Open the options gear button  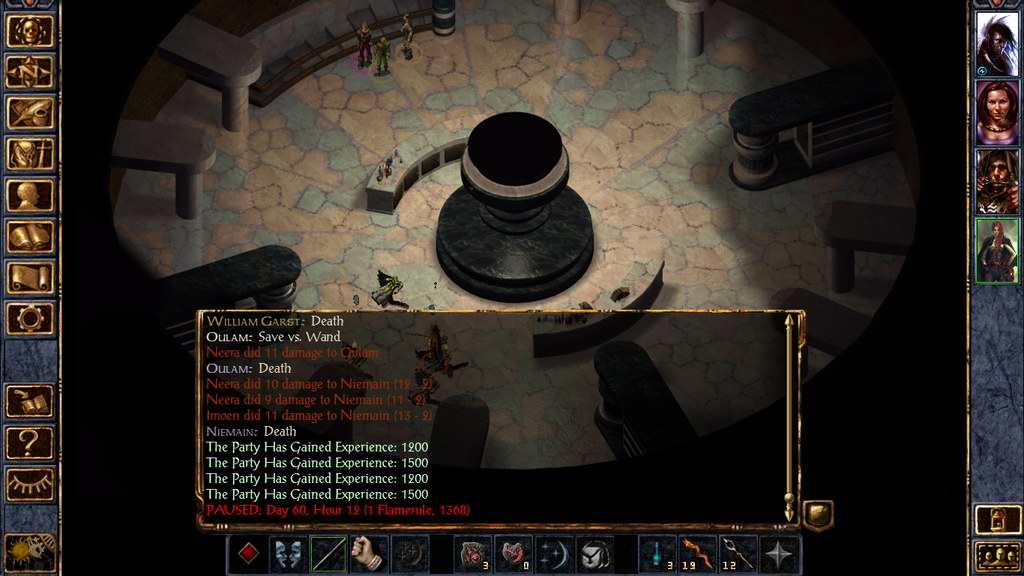pos(30,319)
